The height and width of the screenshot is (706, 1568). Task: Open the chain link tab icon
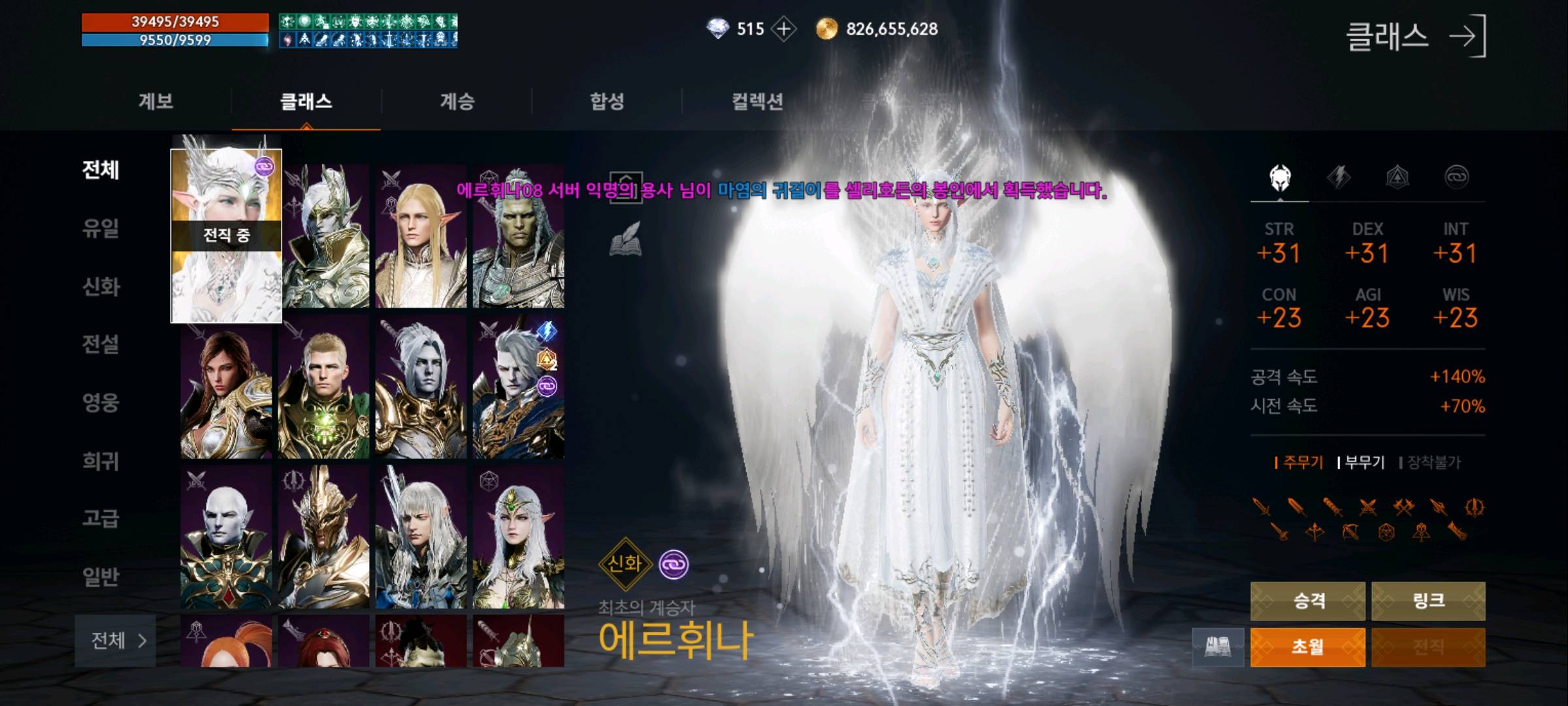coord(1459,176)
